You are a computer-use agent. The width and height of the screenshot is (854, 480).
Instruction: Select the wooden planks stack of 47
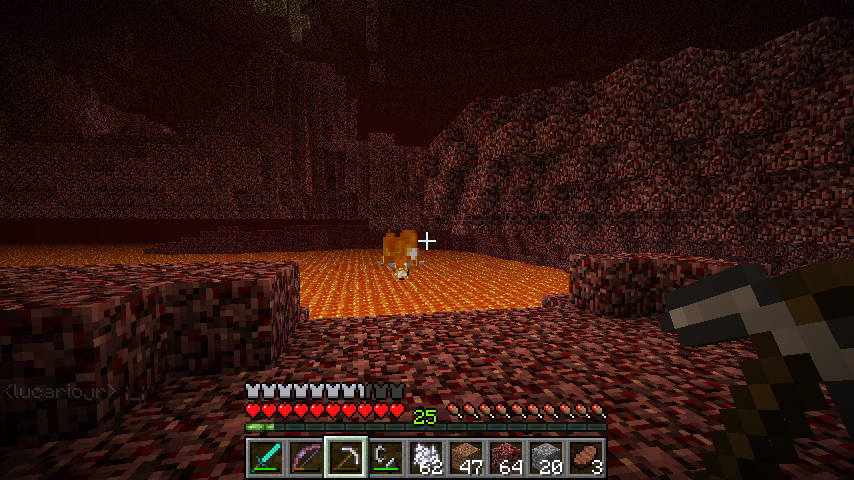[466, 457]
